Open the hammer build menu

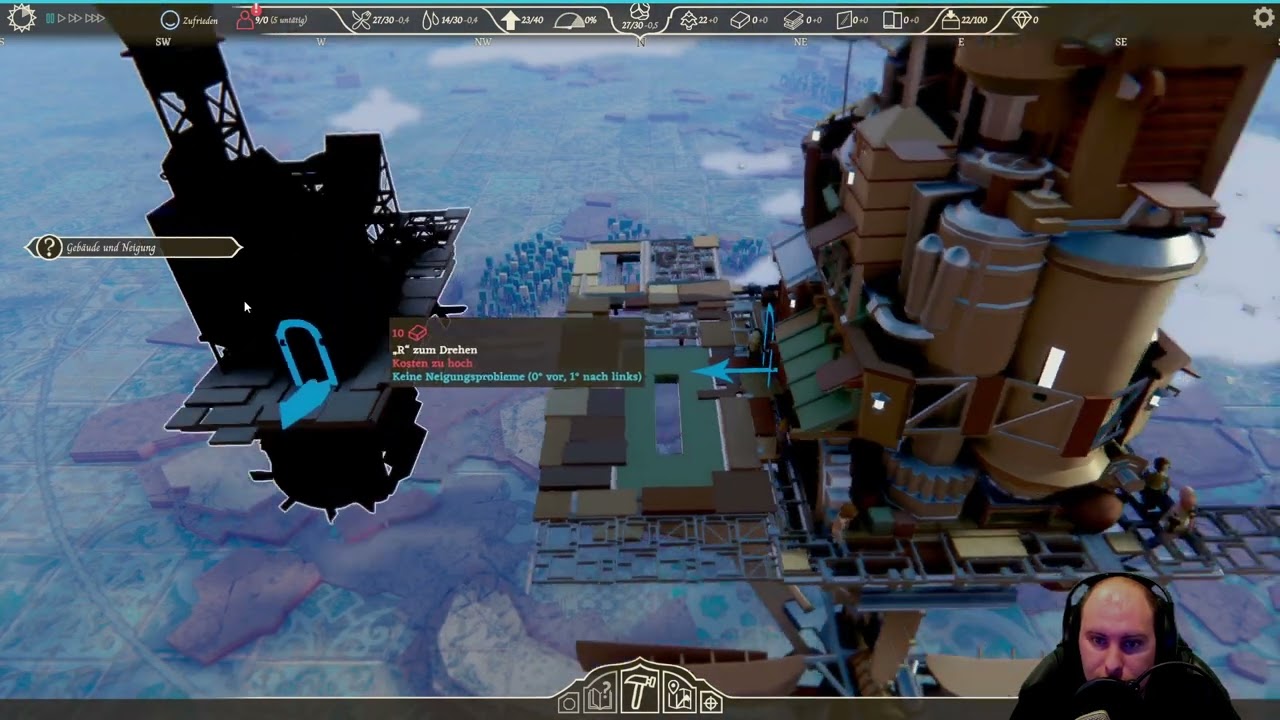[639, 689]
